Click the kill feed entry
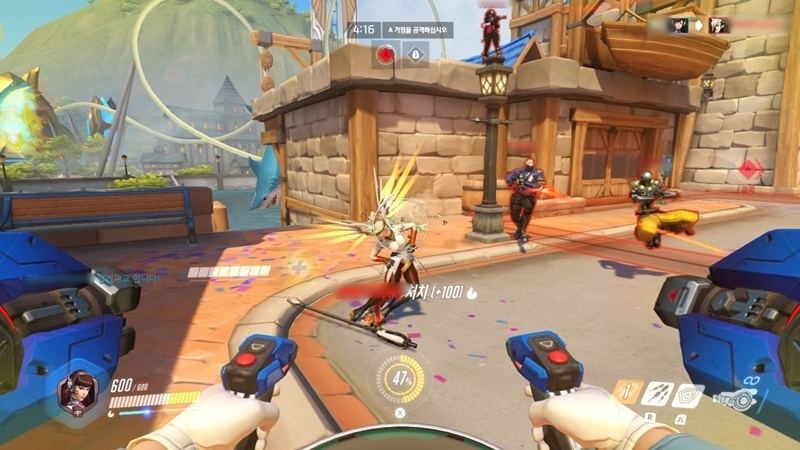Image resolution: width=800 pixels, height=450 pixels. tap(699, 25)
